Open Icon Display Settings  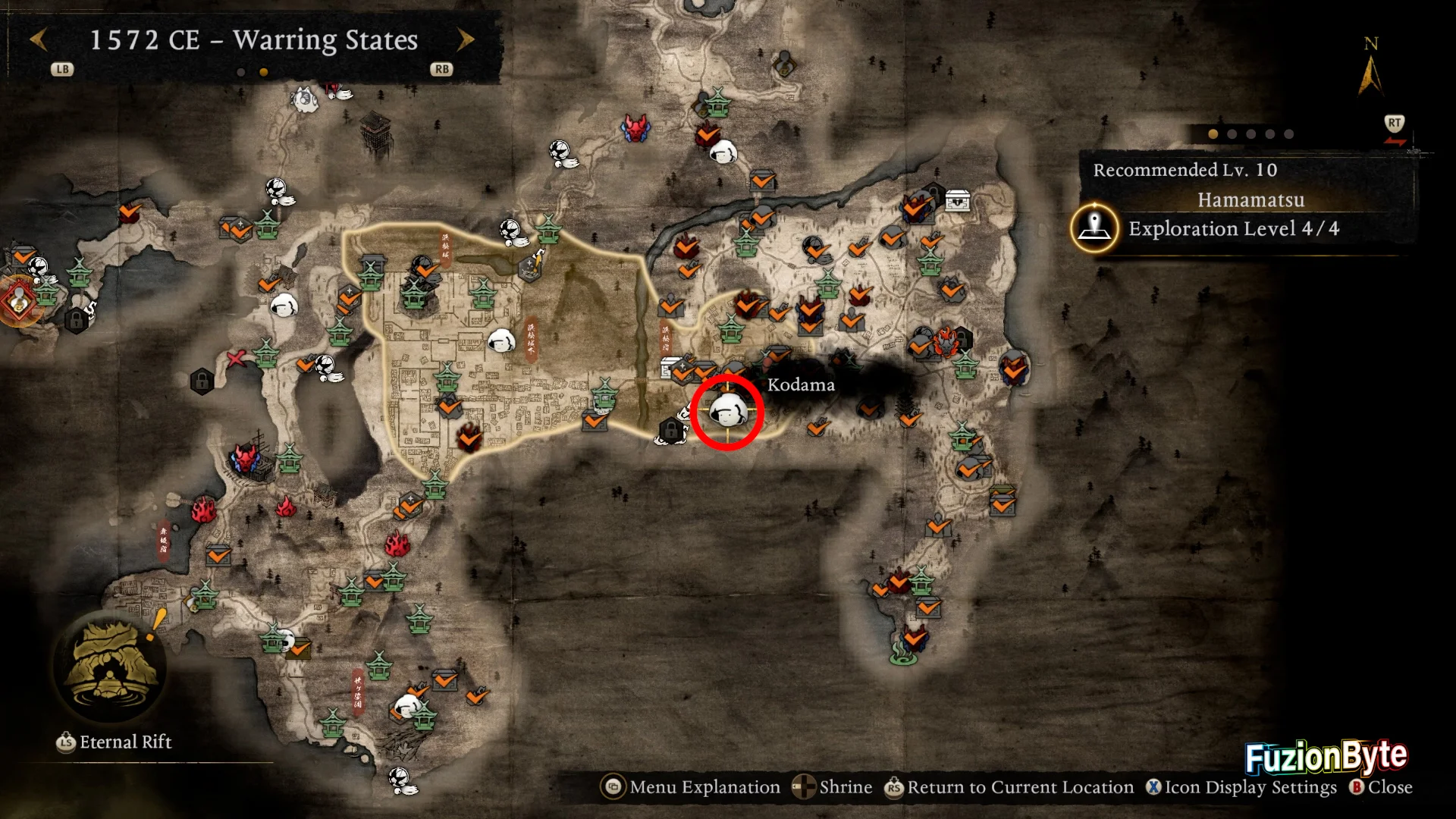click(x=1242, y=787)
